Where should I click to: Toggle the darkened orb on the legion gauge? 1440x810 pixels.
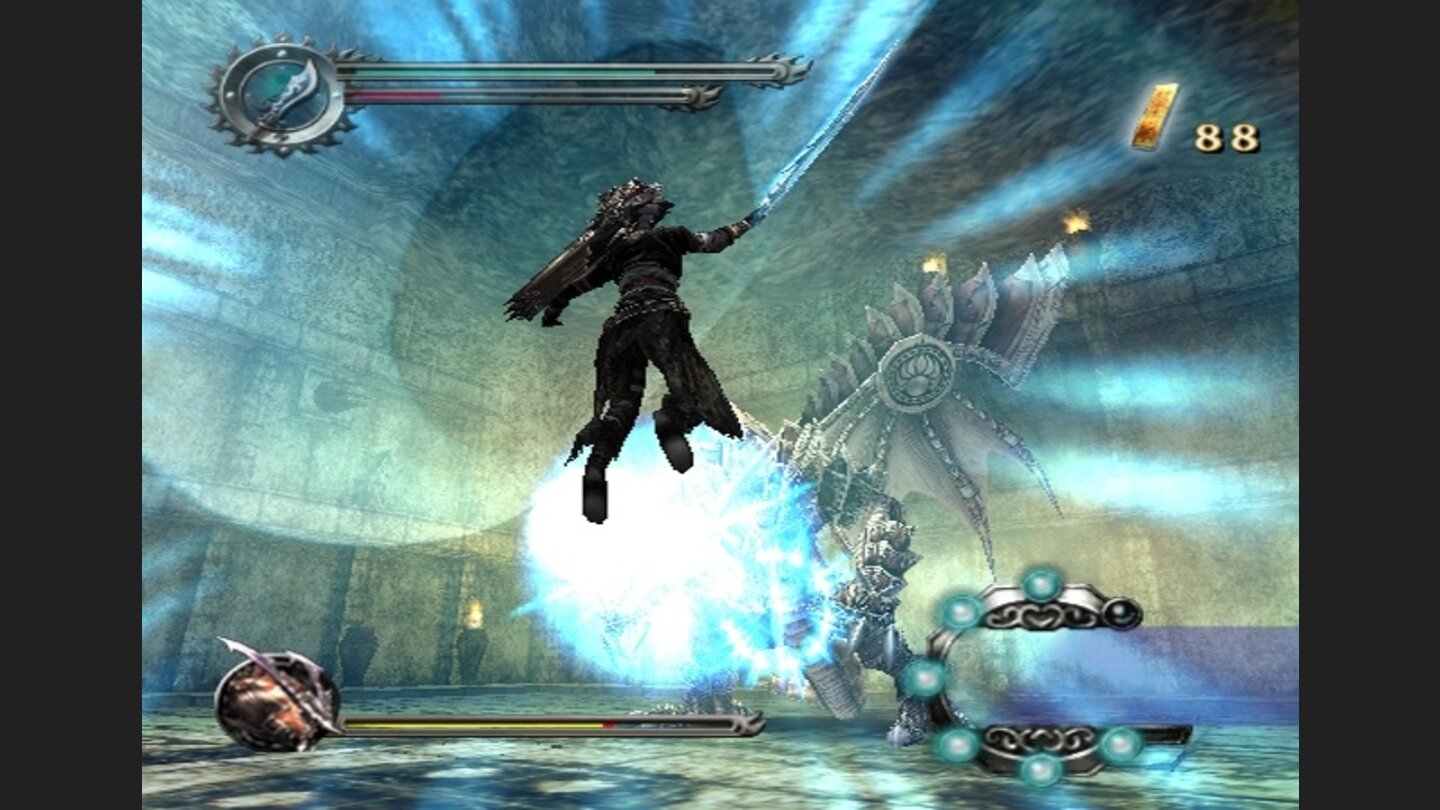[1120, 611]
